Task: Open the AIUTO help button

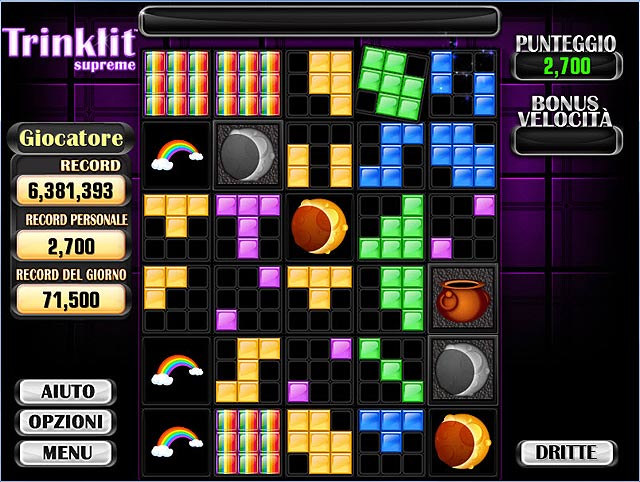Action: click(x=68, y=391)
